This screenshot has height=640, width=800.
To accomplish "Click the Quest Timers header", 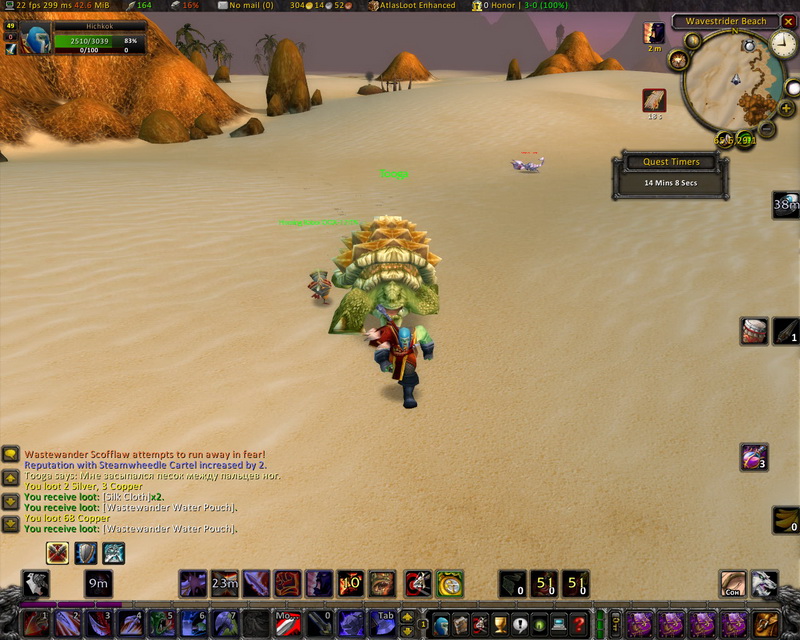I will point(671,162).
